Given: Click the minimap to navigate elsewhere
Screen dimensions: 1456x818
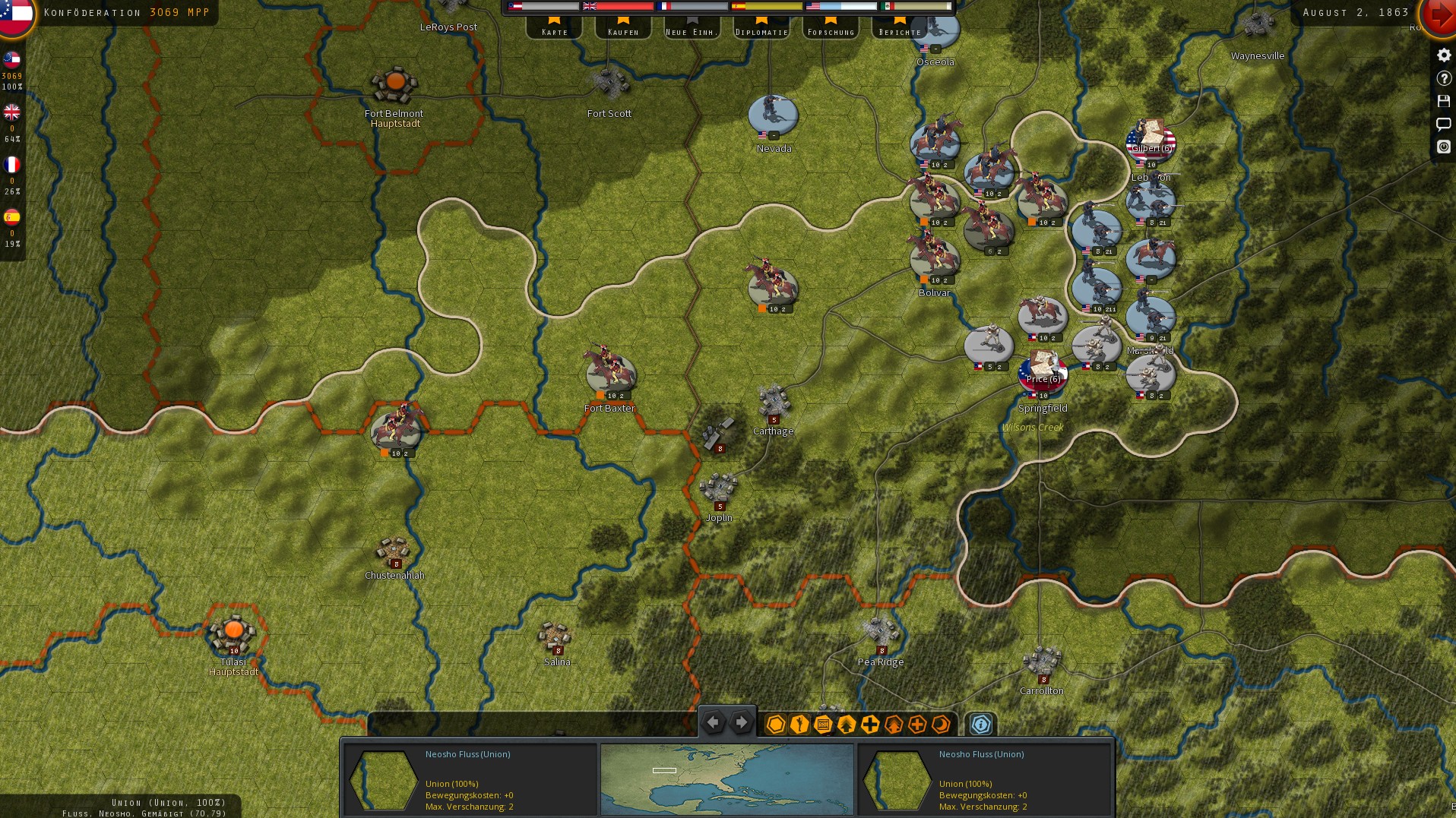Looking at the screenshot, I should point(727,779).
